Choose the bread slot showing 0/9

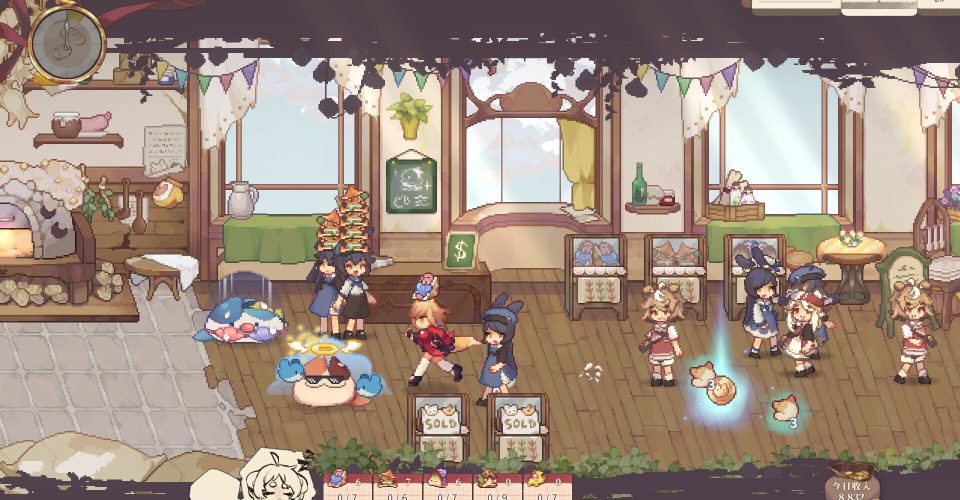point(491,485)
